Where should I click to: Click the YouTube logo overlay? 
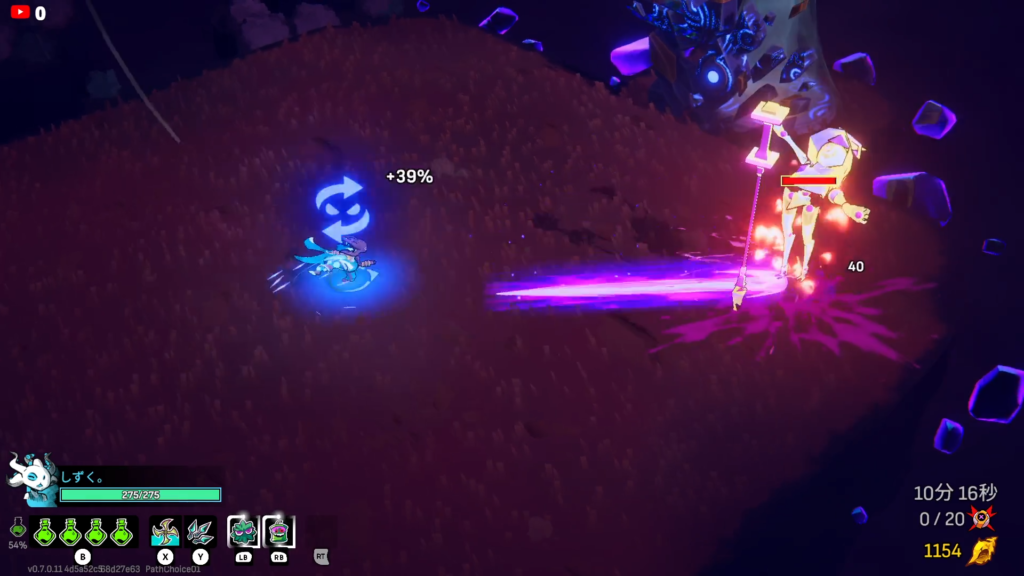pyautogui.click(x=20, y=13)
